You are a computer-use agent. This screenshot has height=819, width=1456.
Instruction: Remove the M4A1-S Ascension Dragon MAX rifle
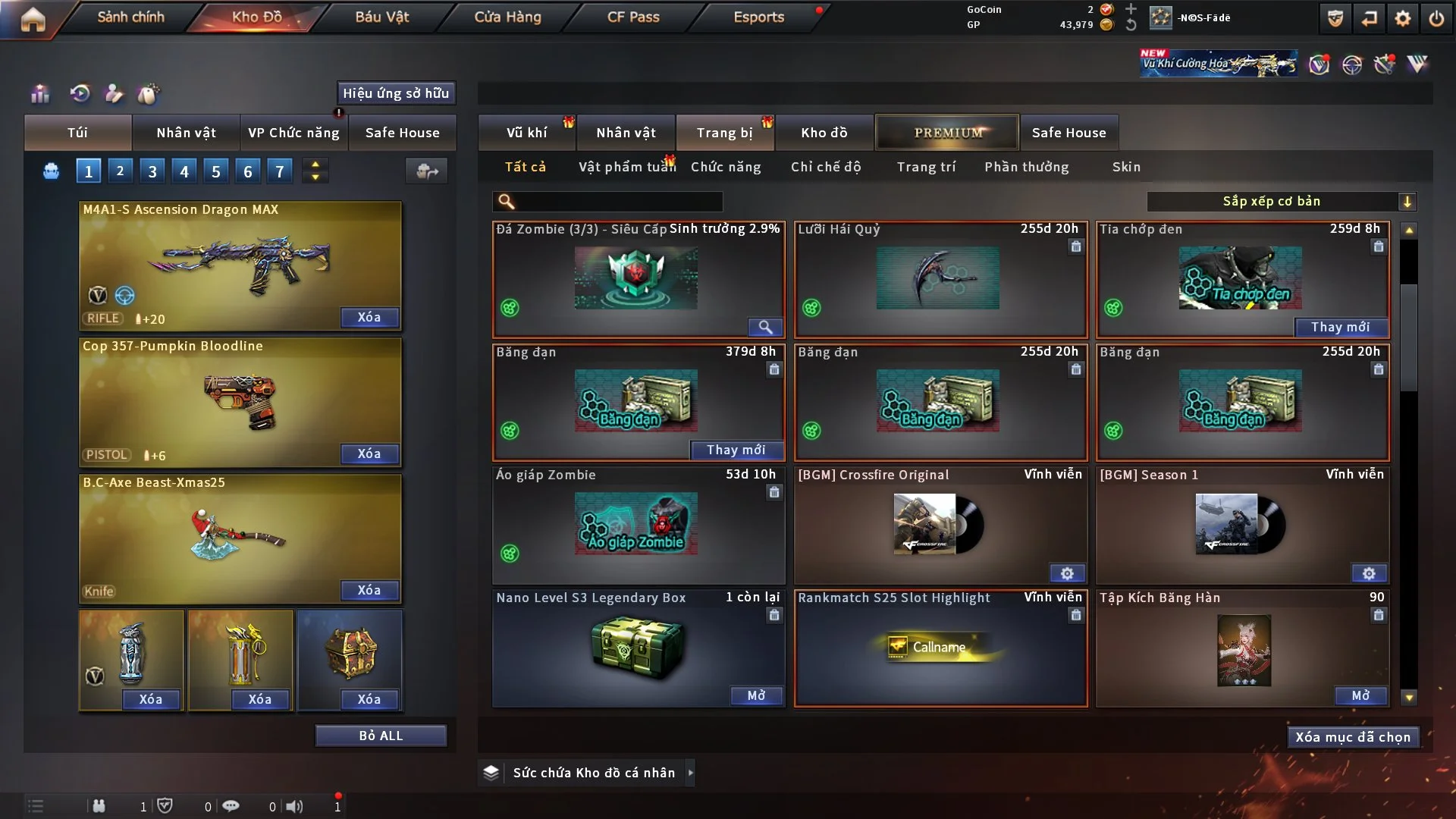click(x=369, y=317)
